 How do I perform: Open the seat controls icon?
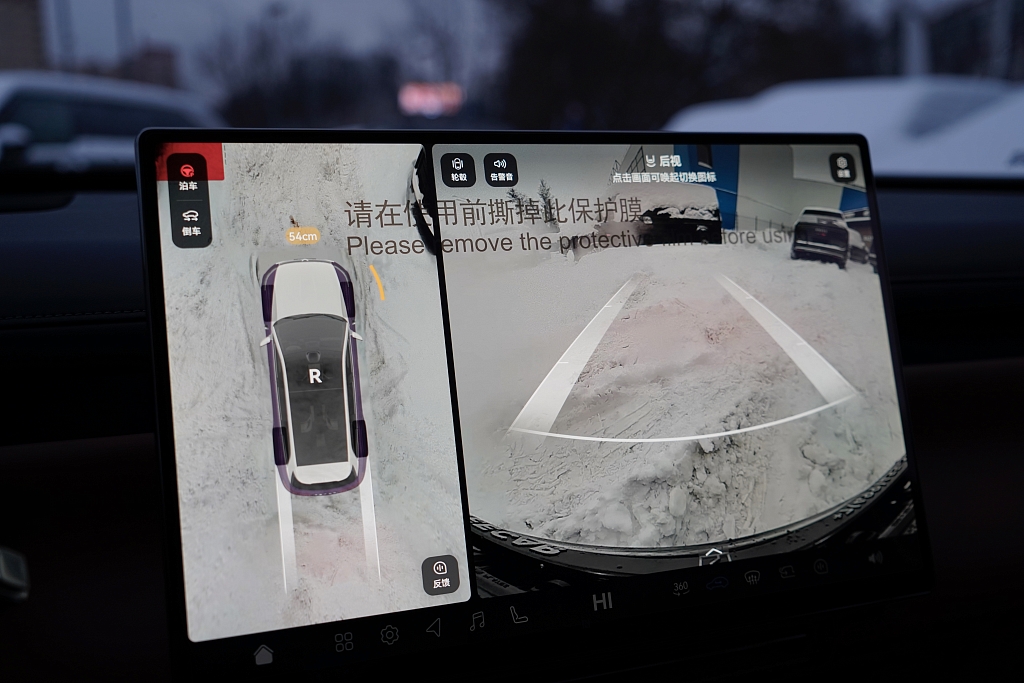[519, 615]
